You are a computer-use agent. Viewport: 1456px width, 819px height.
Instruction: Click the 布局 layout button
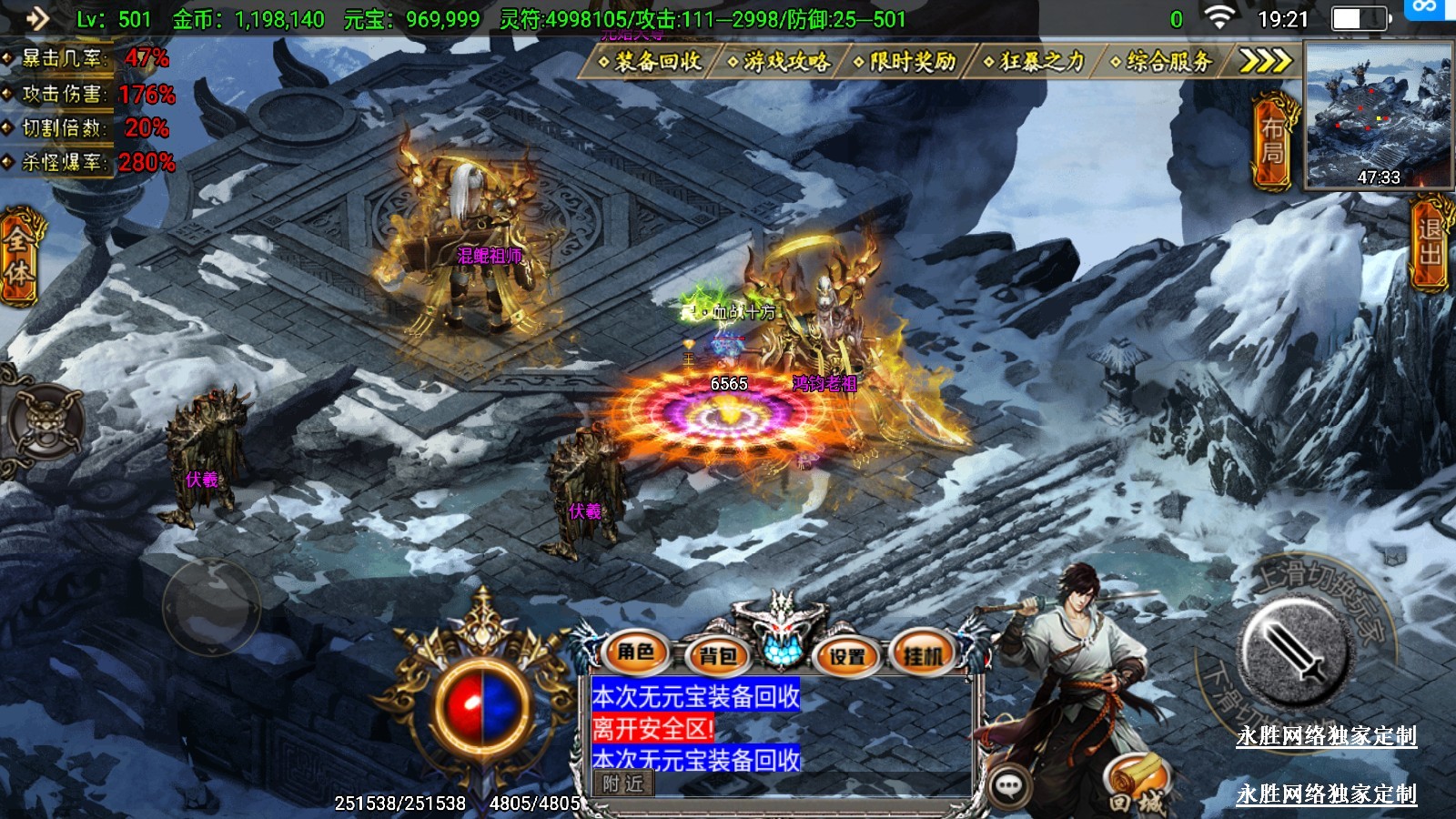click(1273, 141)
